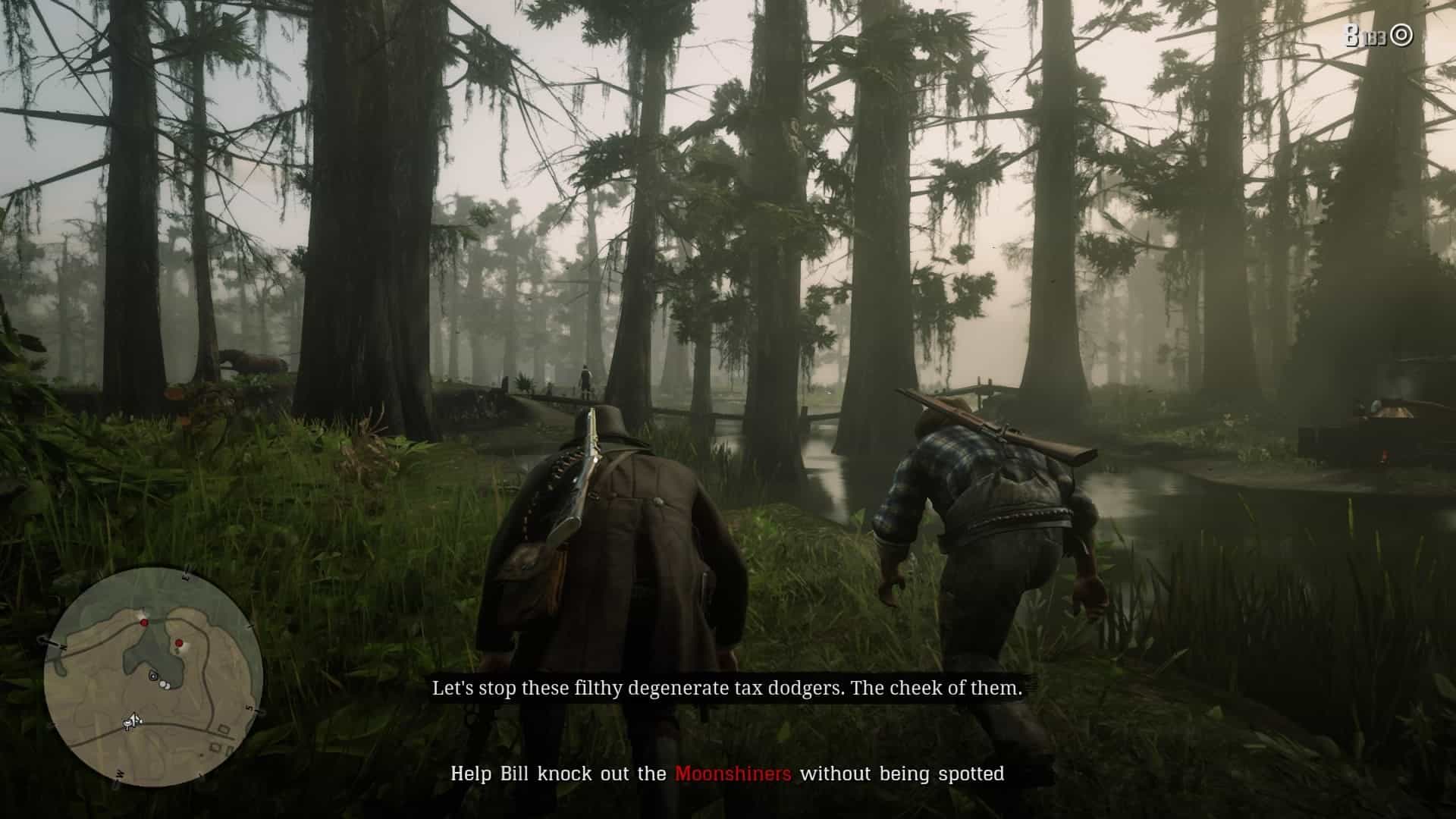Click the subtitle bar about tax dodgers
The height and width of the screenshot is (819, 1456).
726,690
